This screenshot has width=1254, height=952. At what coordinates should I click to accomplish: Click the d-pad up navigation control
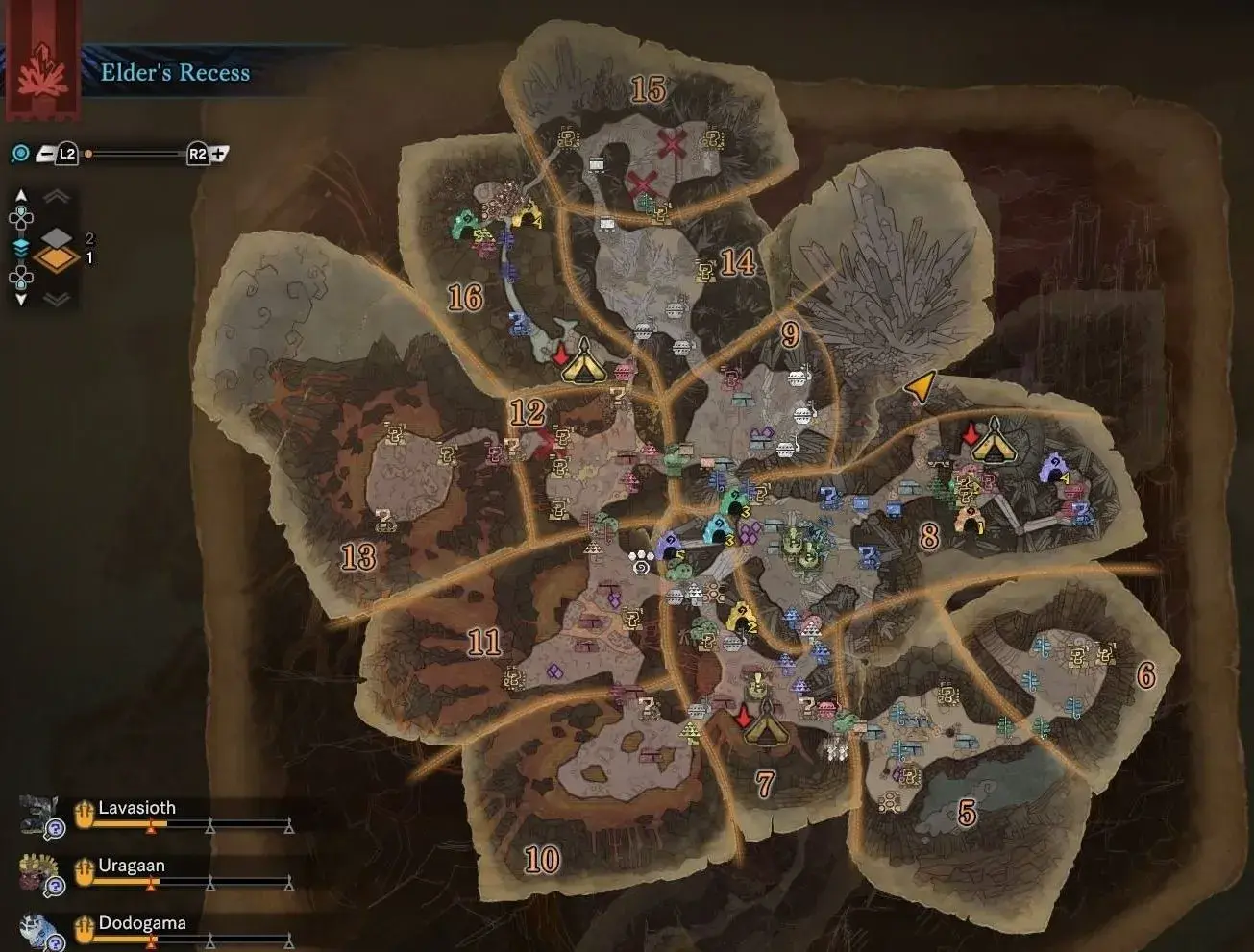(19, 217)
